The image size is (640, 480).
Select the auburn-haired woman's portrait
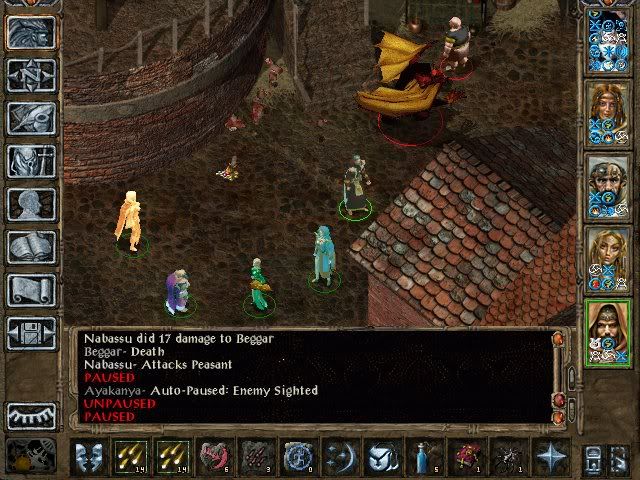[608, 110]
